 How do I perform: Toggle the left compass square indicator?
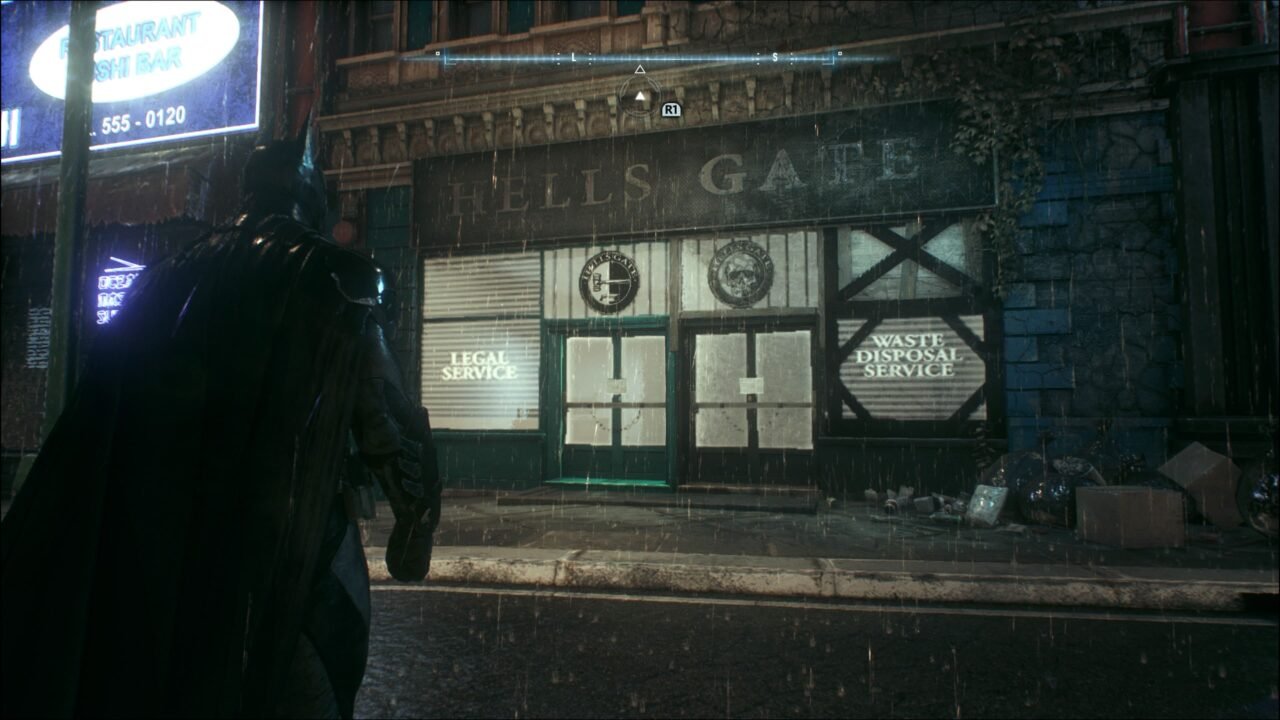(x=437, y=52)
